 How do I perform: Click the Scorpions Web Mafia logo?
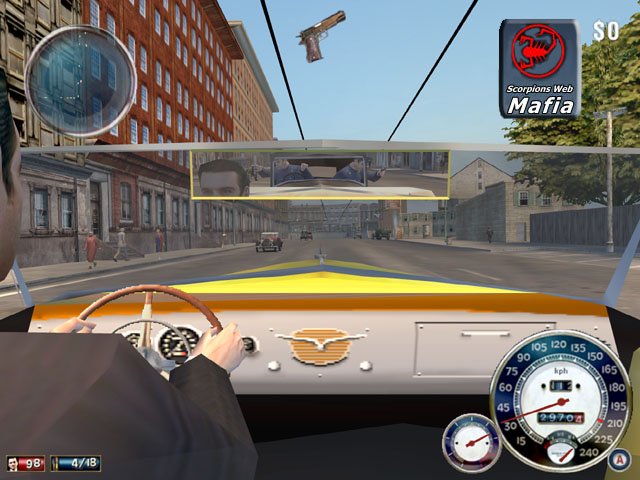[539, 69]
